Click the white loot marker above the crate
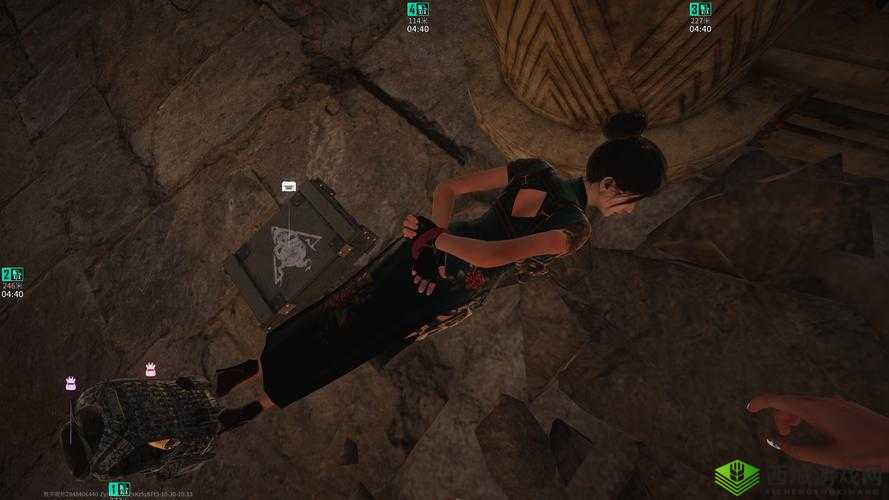889x500 pixels. [x=289, y=186]
